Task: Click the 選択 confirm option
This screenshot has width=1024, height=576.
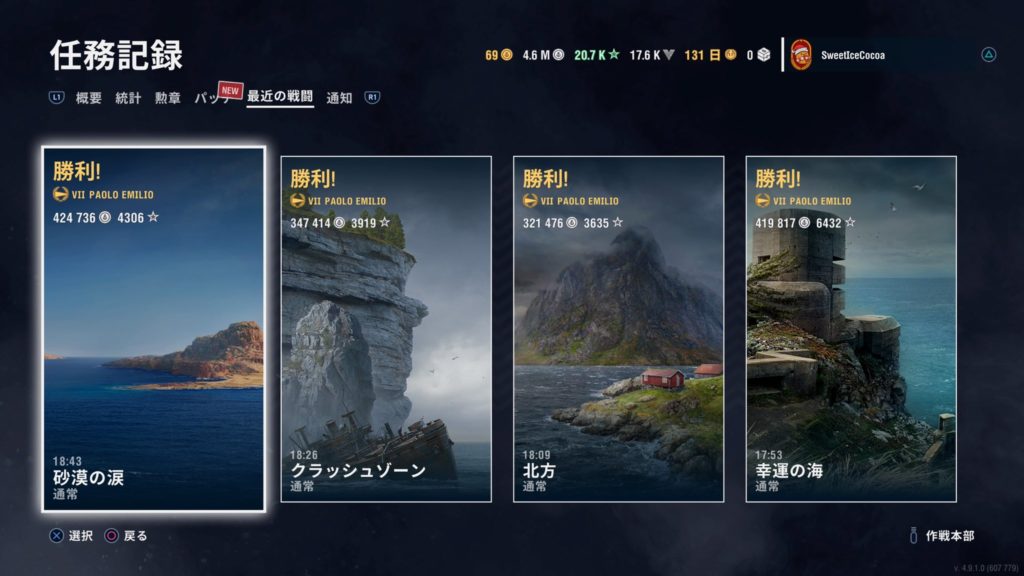Action: point(73,536)
